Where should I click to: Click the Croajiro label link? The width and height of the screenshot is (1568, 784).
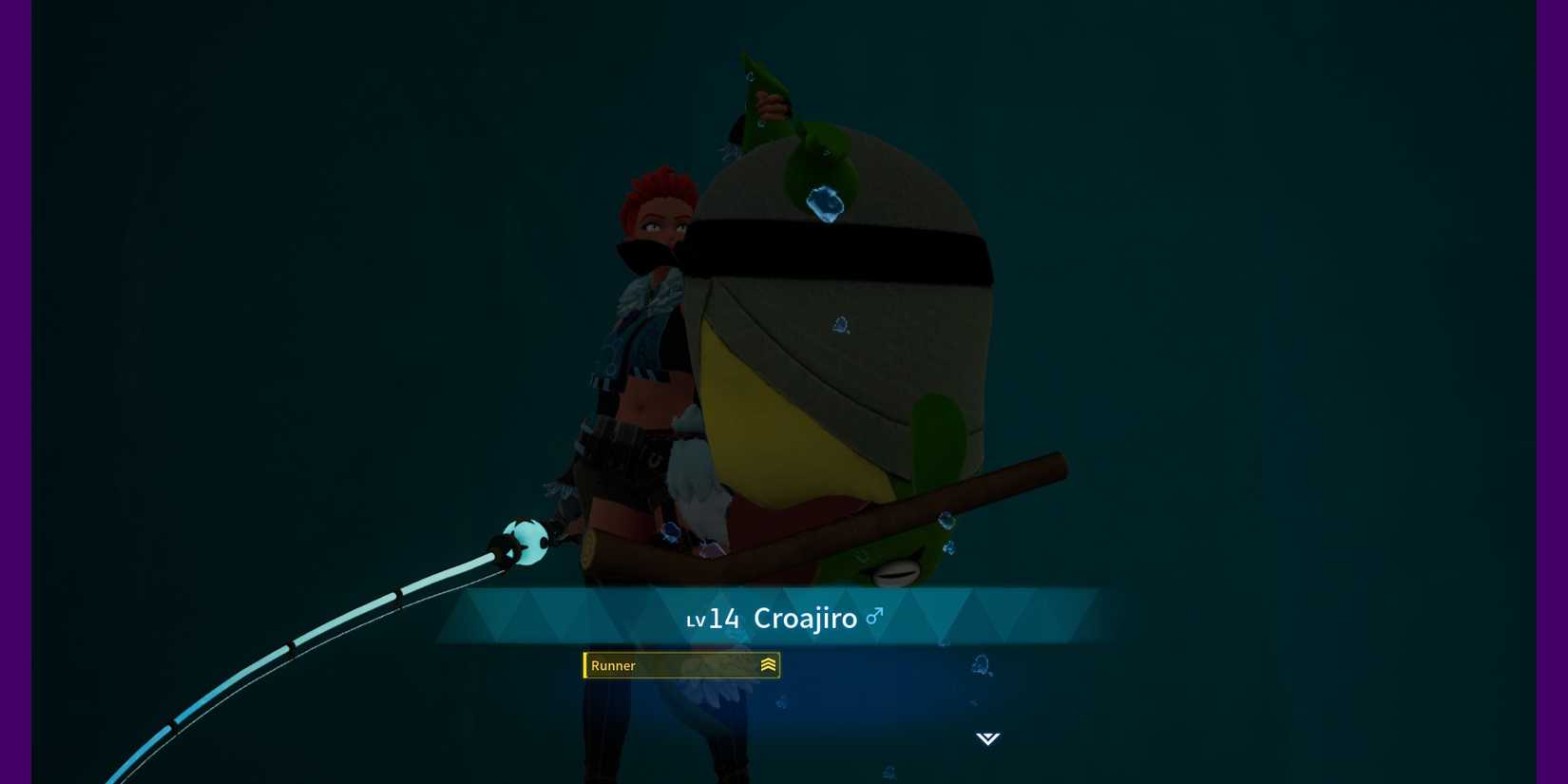point(806,618)
